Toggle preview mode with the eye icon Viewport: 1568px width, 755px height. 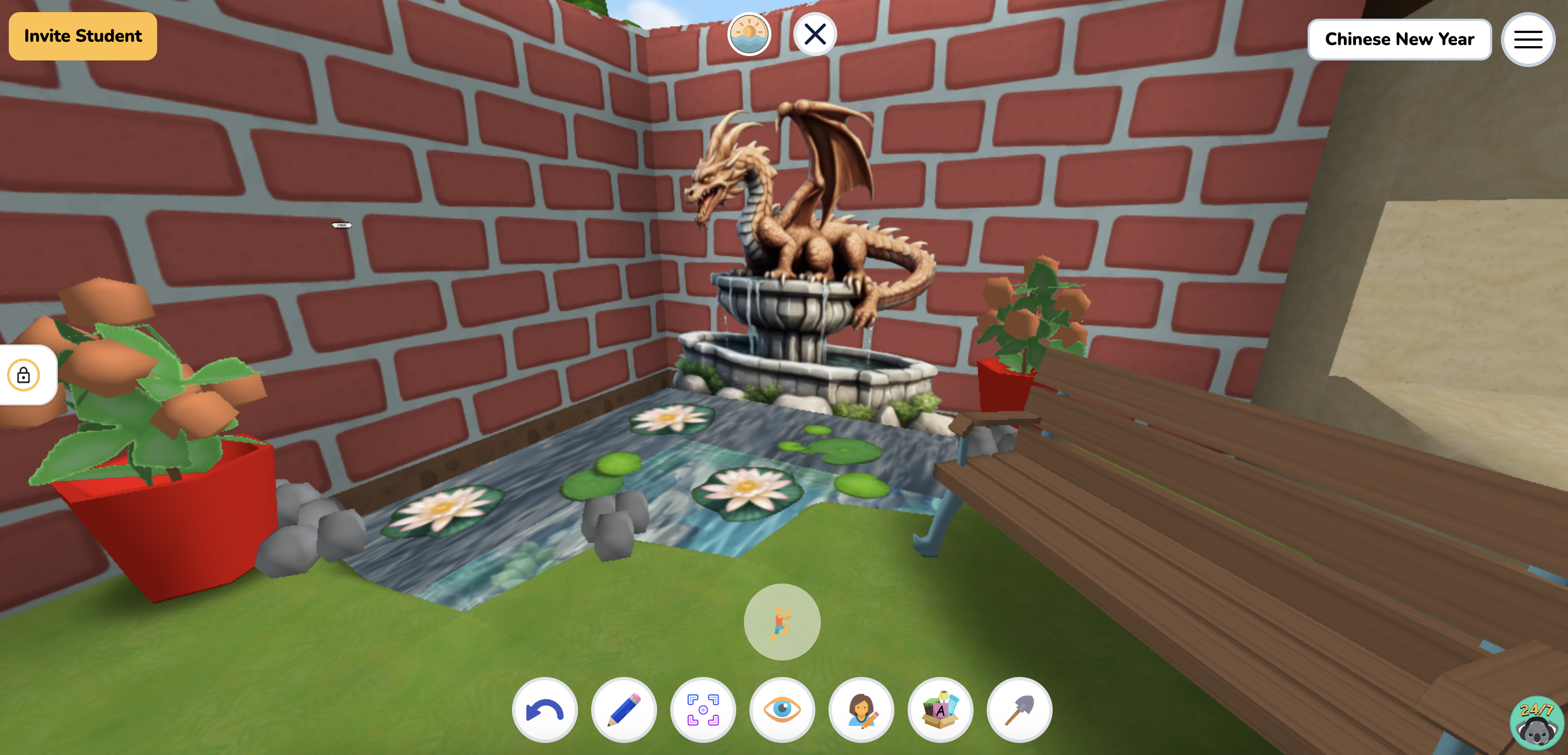point(782,710)
